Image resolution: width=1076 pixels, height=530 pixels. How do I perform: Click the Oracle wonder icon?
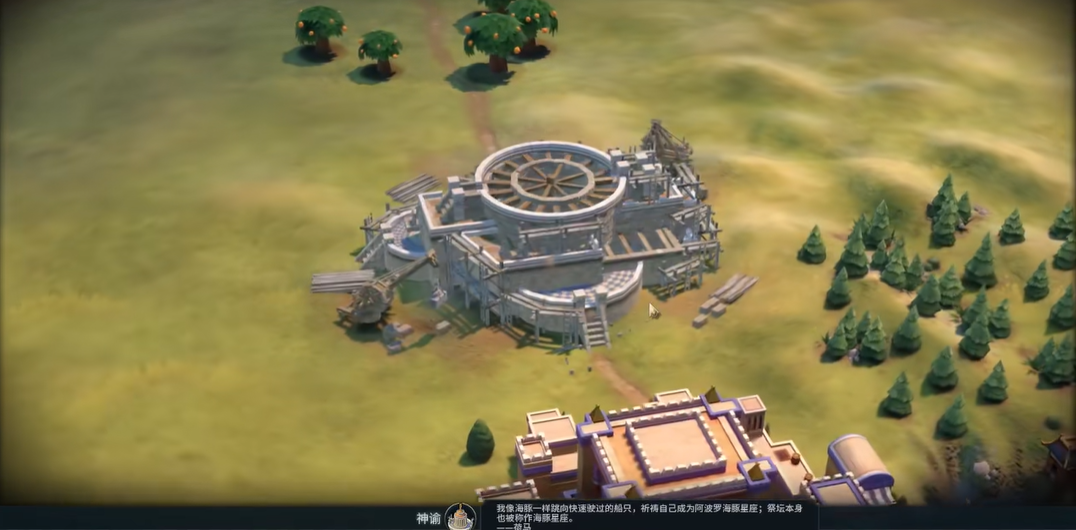pos(460,517)
